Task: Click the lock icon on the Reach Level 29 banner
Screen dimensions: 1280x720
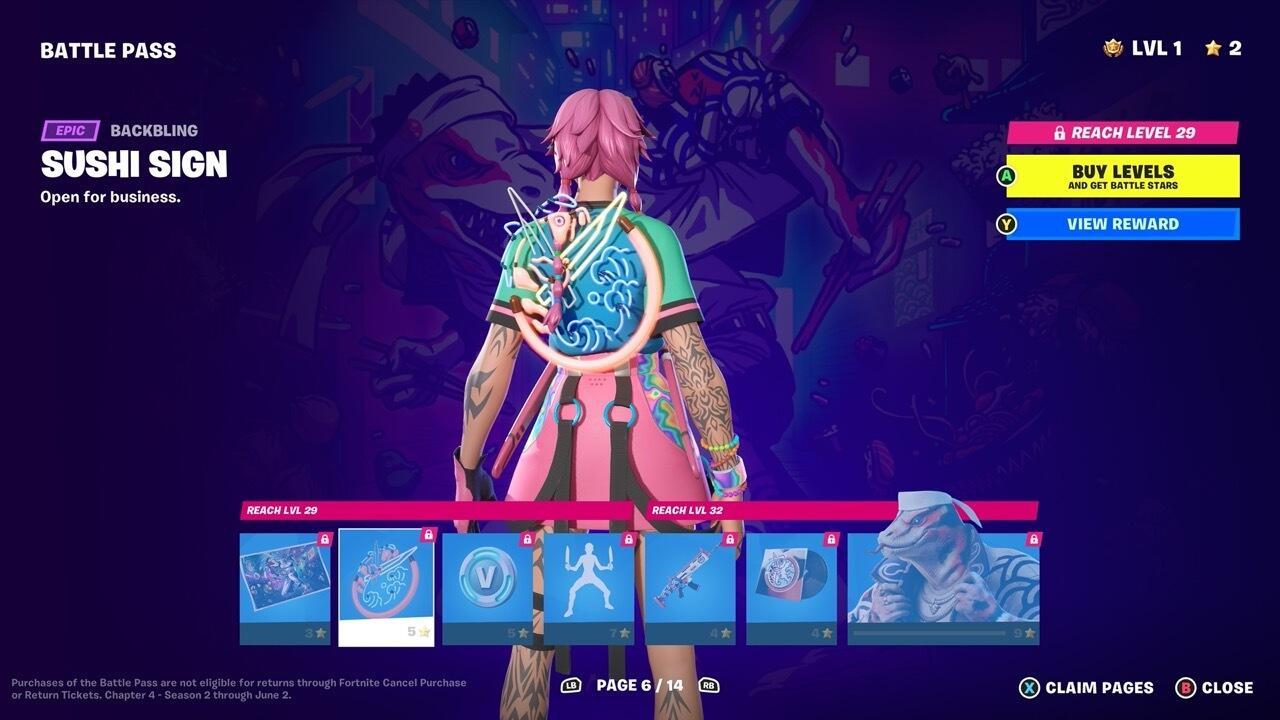Action: point(1062,132)
